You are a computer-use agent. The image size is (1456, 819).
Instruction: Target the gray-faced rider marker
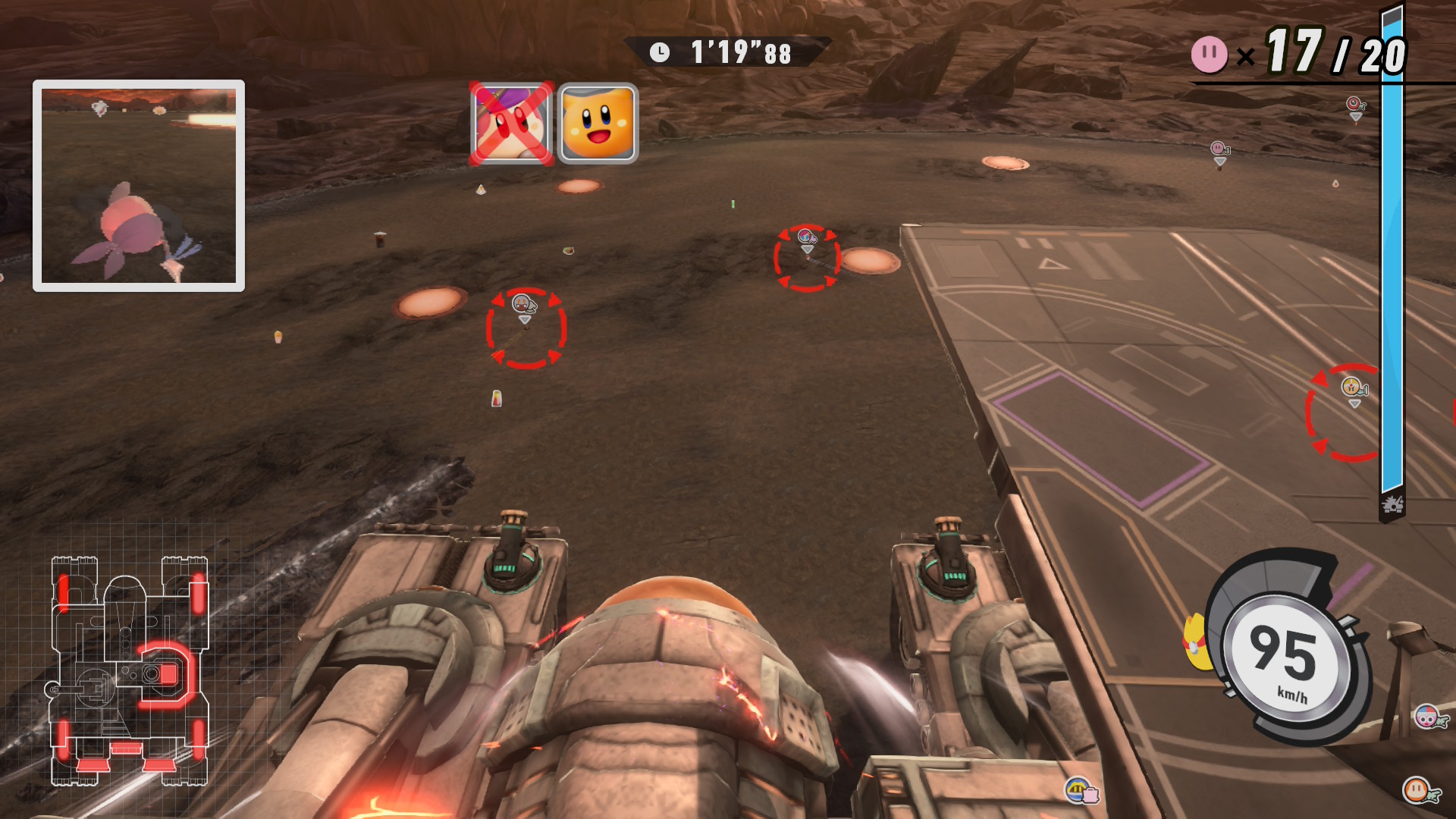523,305
